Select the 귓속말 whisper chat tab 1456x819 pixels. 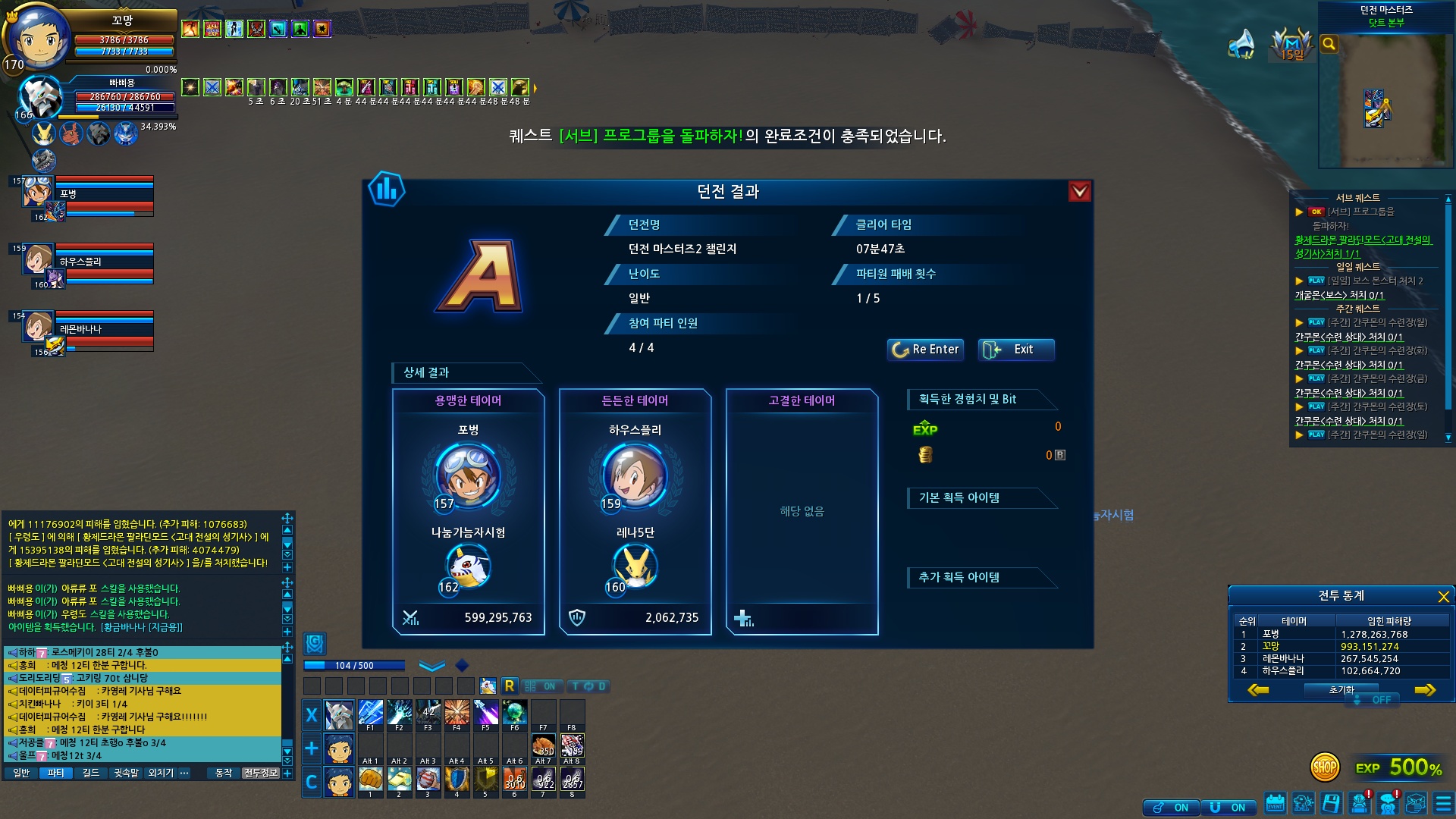pyautogui.click(x=126, y=773)
